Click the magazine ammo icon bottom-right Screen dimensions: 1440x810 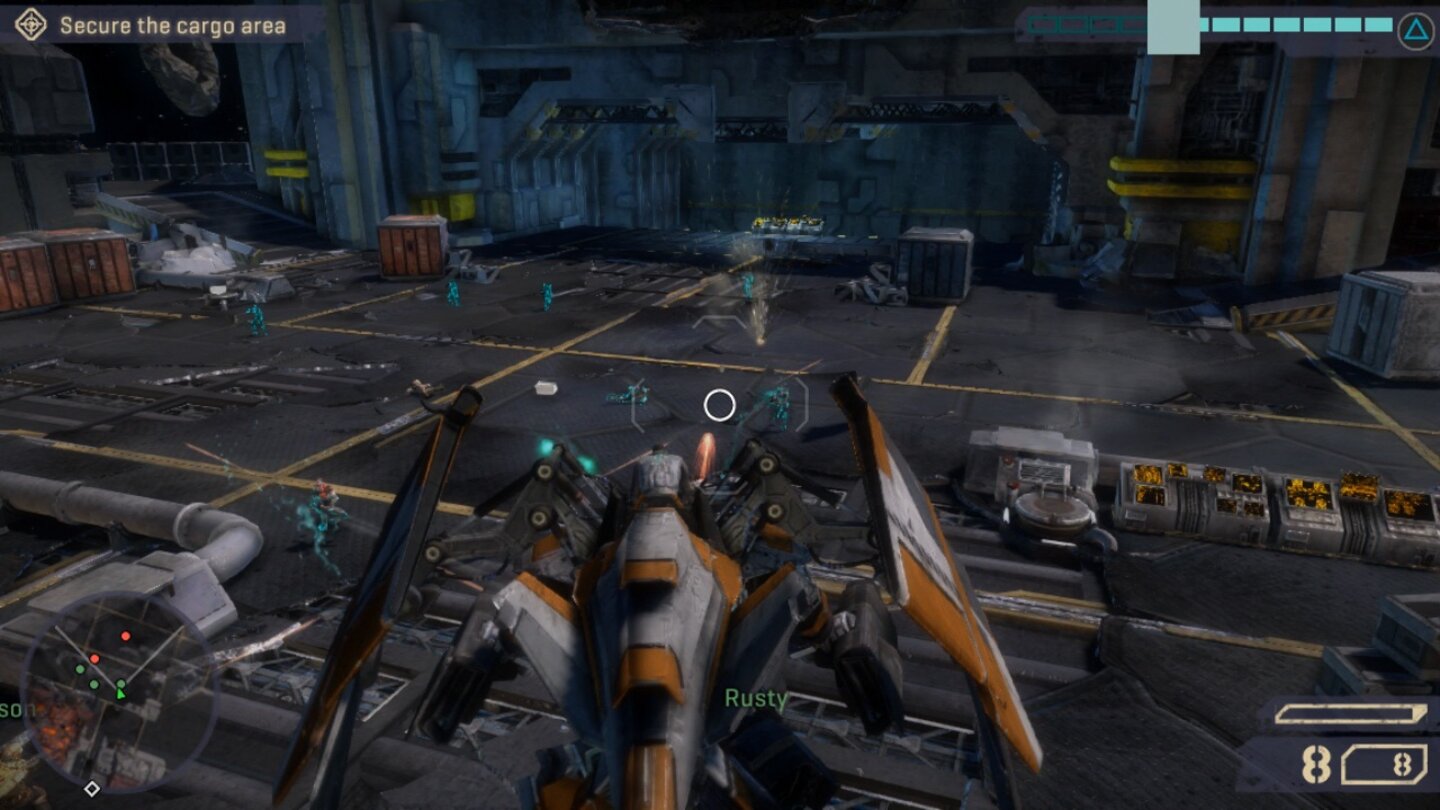click(1385, 763)
